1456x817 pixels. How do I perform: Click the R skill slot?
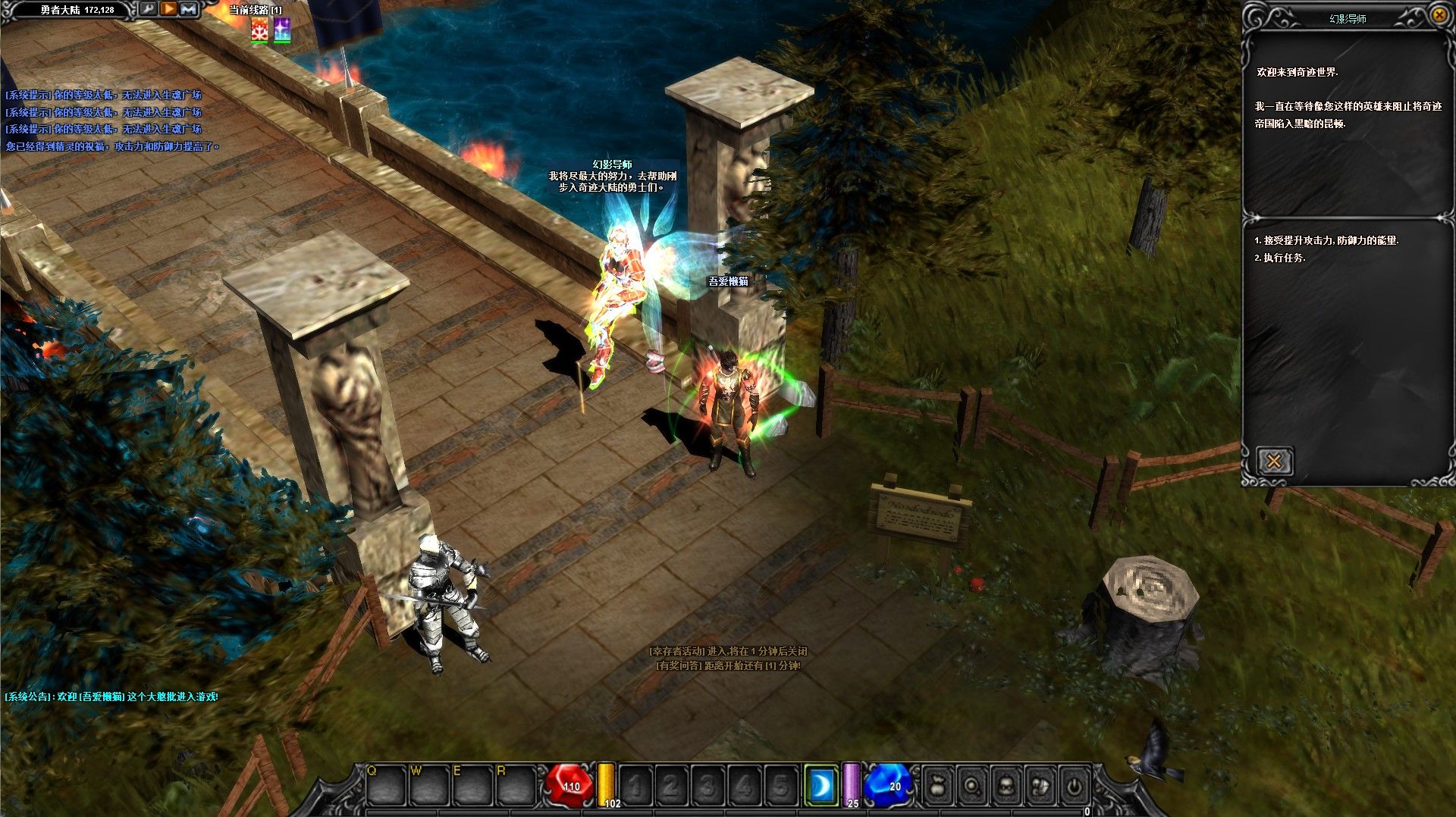(515, 785)
